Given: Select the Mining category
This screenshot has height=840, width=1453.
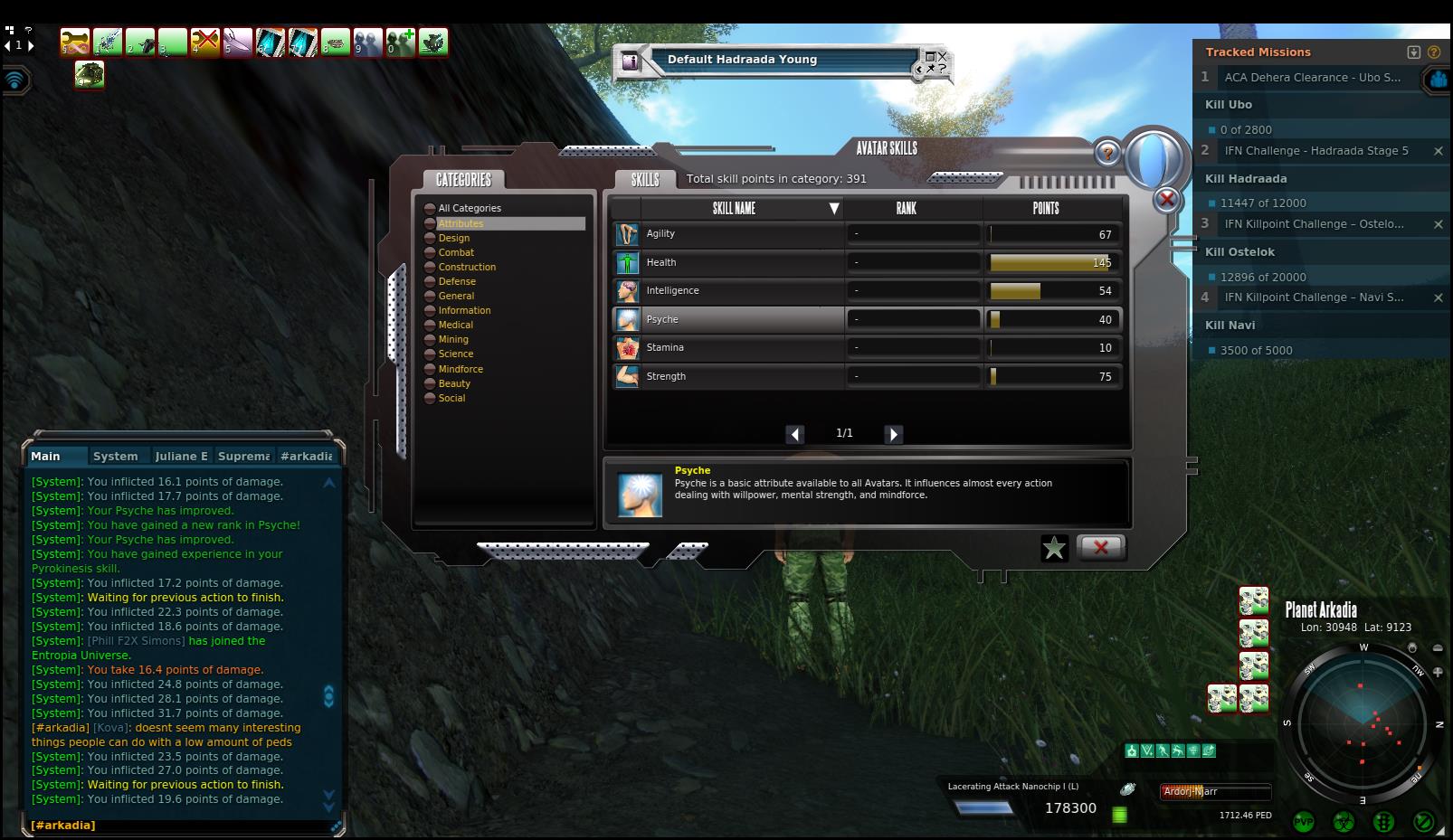Looking at the screenshot, I should 453,339.
